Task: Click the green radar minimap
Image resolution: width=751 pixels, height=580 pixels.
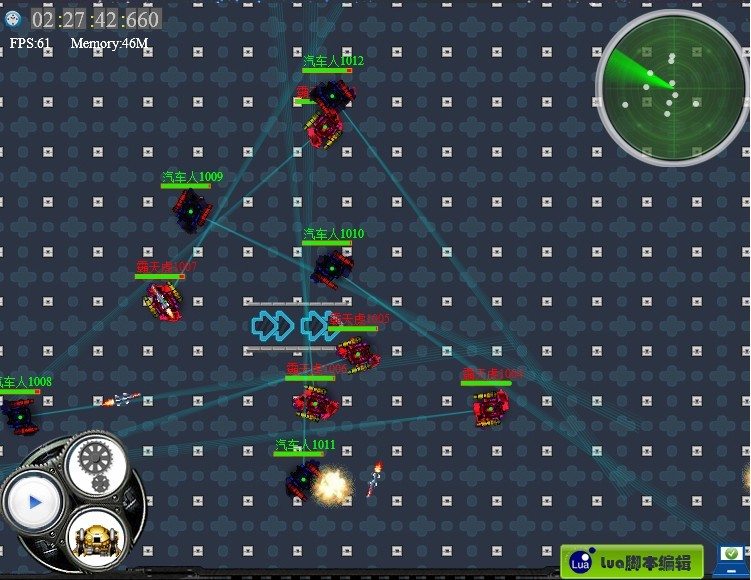Action: tap(671, 88)
